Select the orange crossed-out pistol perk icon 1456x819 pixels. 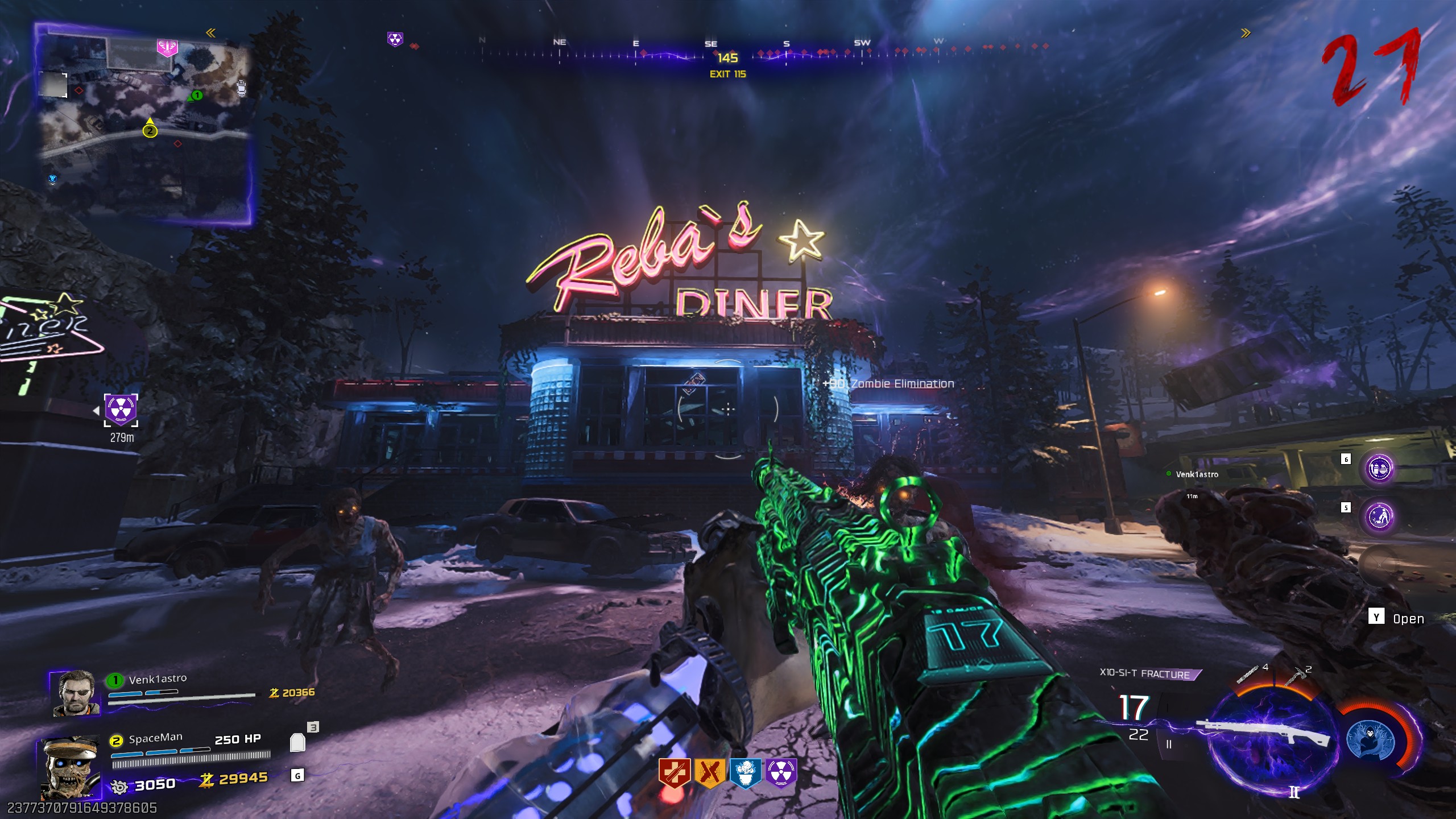tap(709, 773)
